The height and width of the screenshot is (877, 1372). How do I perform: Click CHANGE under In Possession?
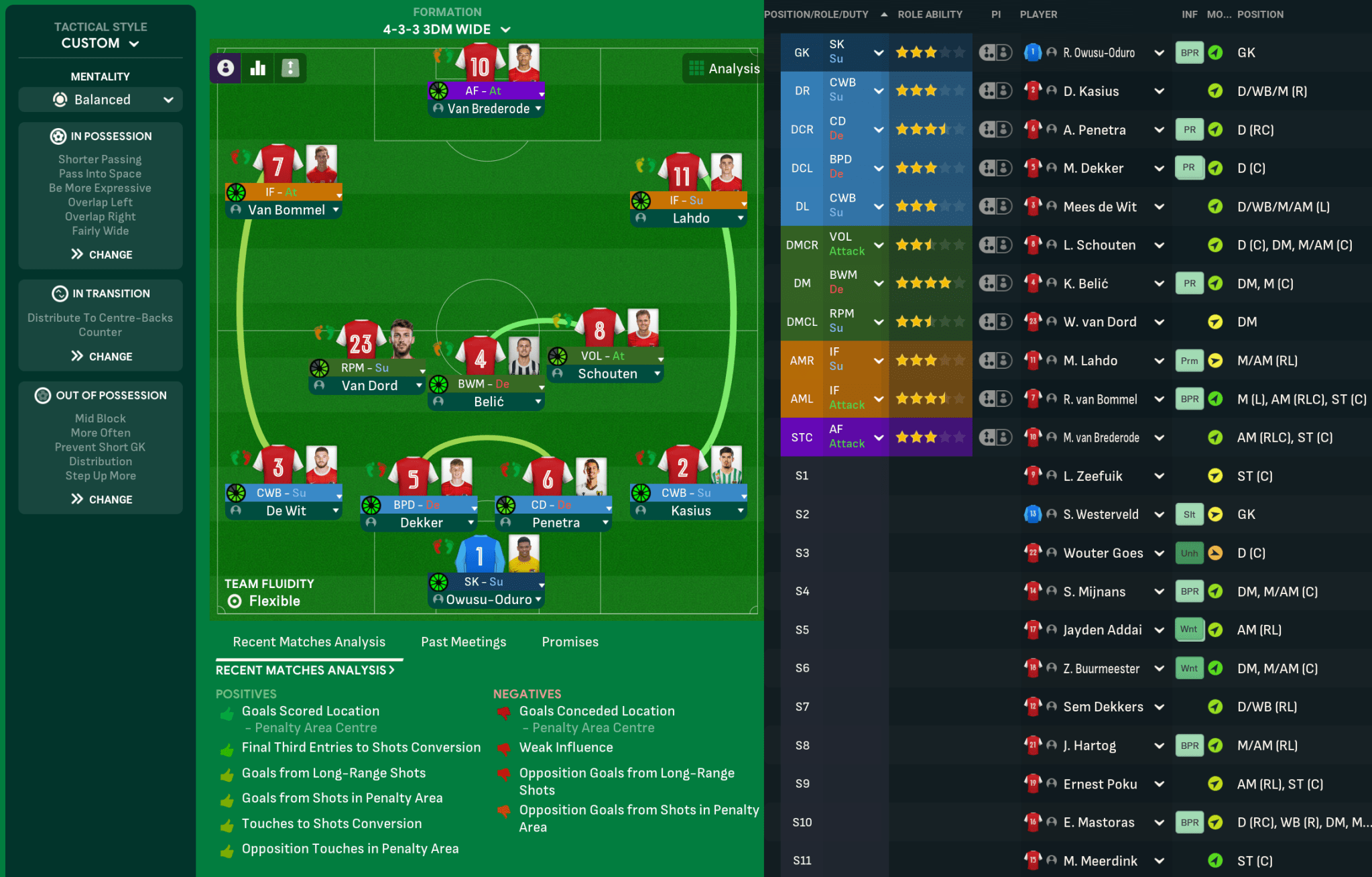102,254
